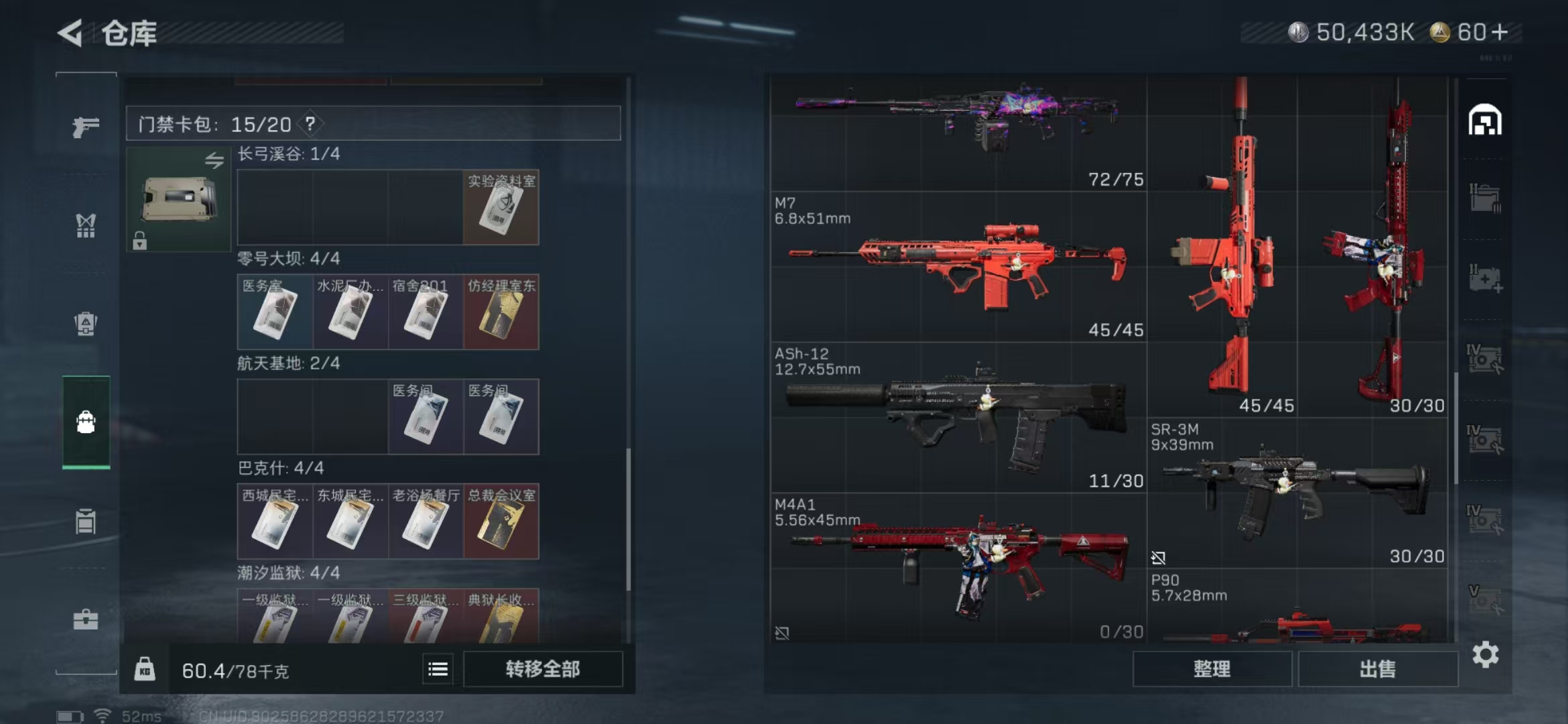Screen dimensions: 1568x724
Task: Switch to the backpack tab in sidebar
Action: click(86, 324)
